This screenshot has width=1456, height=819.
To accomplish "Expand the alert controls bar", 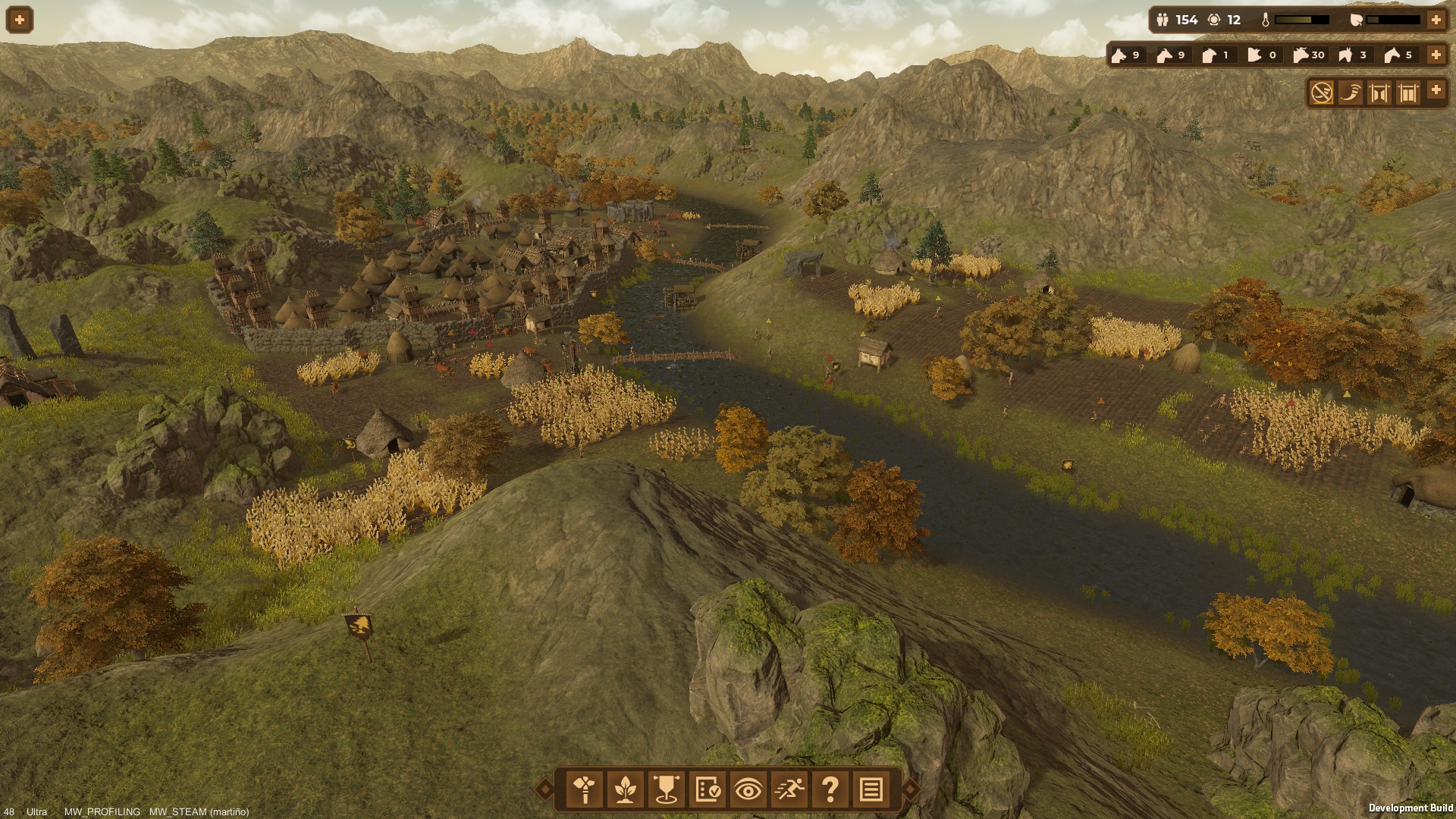I will tap(1436, 90).
